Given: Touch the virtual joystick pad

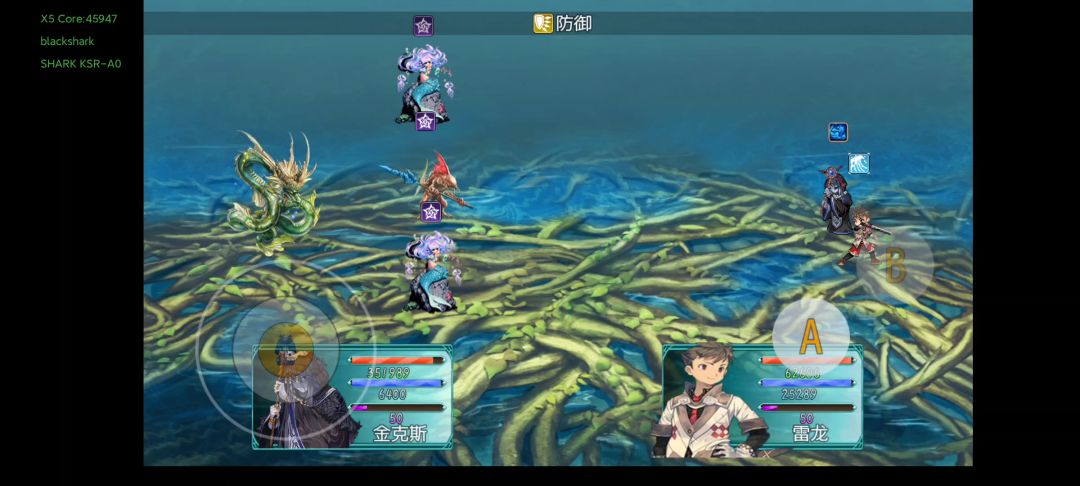Looking at the screenshot, I should click(285, 347).
